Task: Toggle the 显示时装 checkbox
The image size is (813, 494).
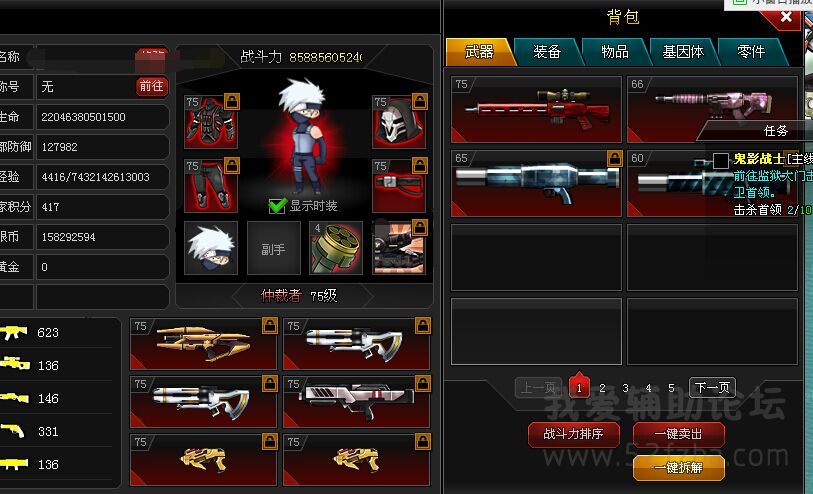Action: [278, 206]
